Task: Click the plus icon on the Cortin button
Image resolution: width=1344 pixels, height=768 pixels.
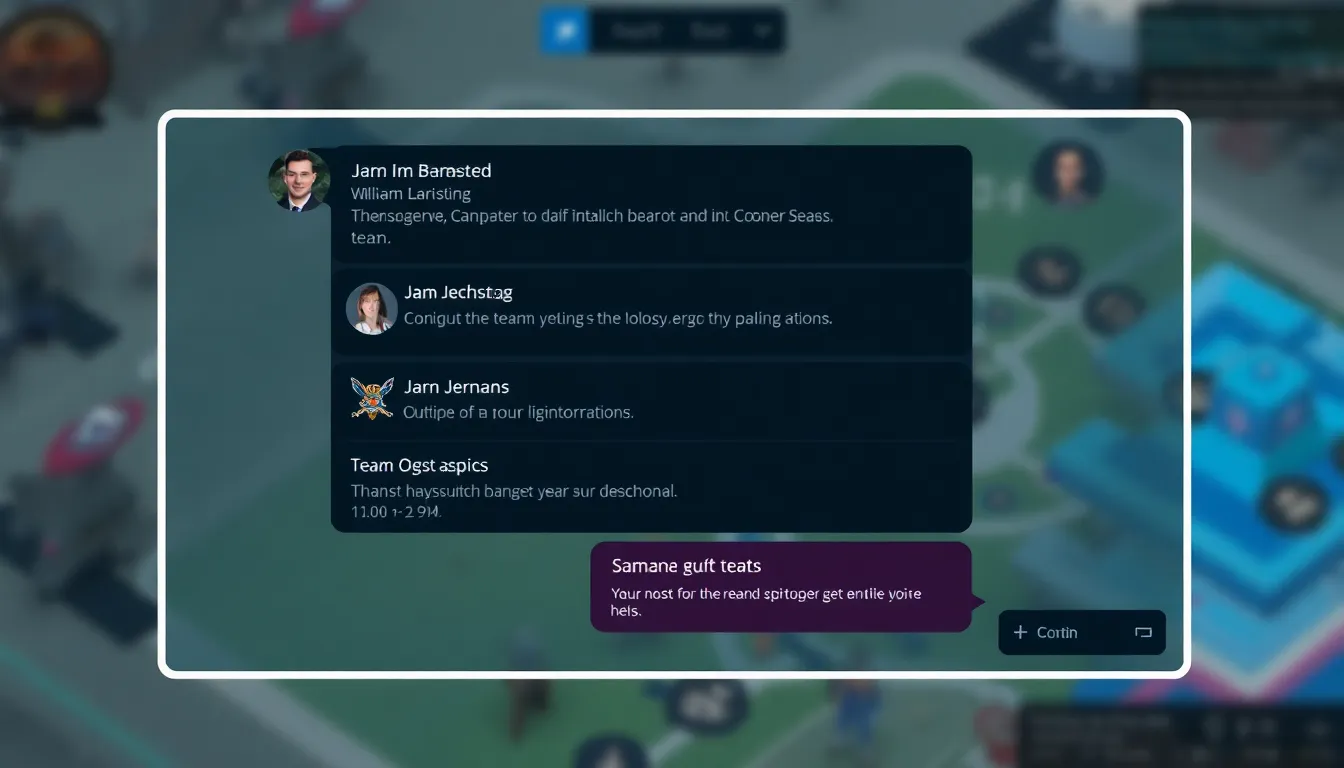Action: [1020, 632]
